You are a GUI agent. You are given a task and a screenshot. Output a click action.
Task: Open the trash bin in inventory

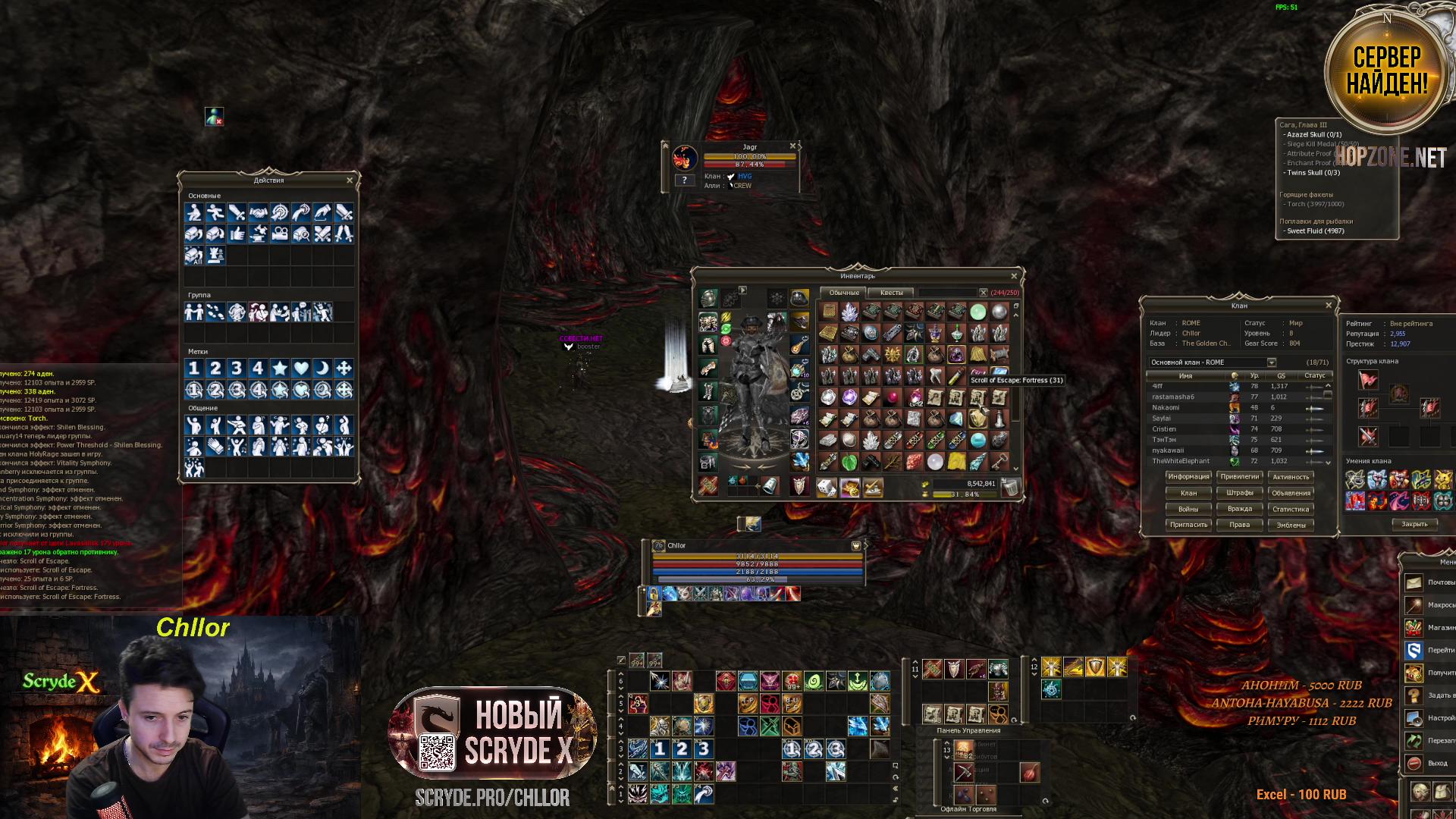(1009, 488)
